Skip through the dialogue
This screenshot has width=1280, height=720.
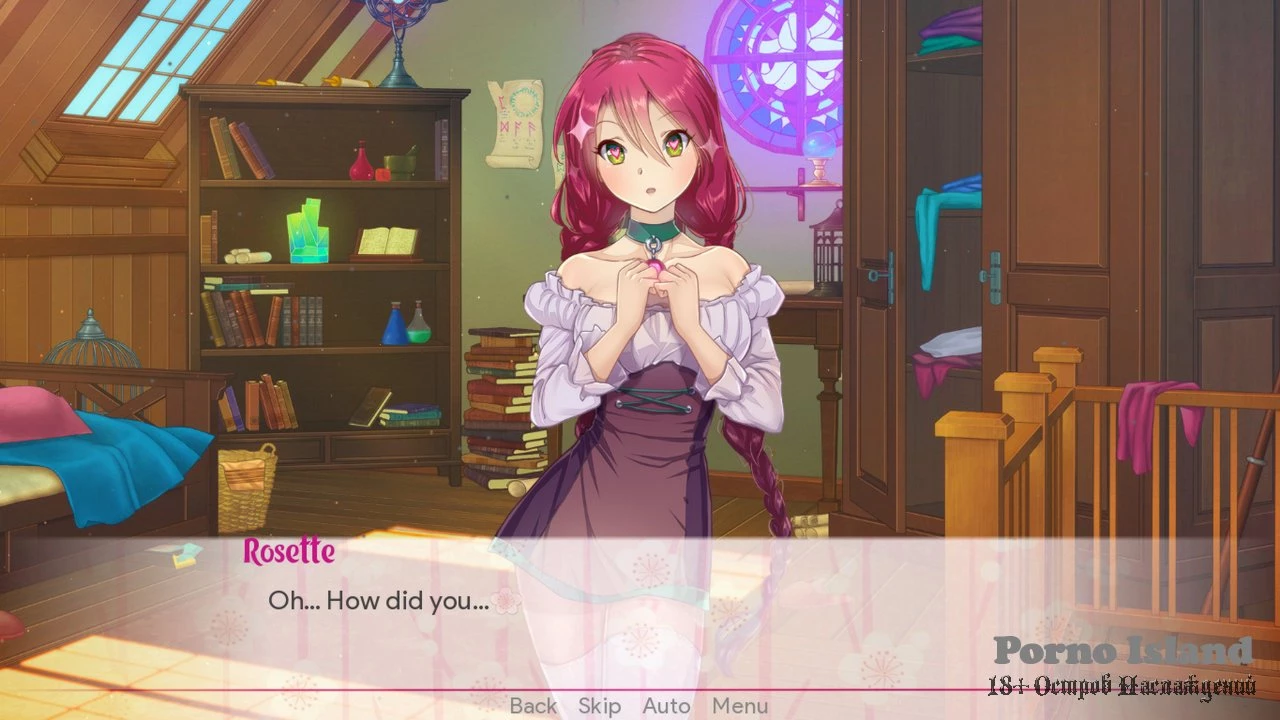(599, 706)
